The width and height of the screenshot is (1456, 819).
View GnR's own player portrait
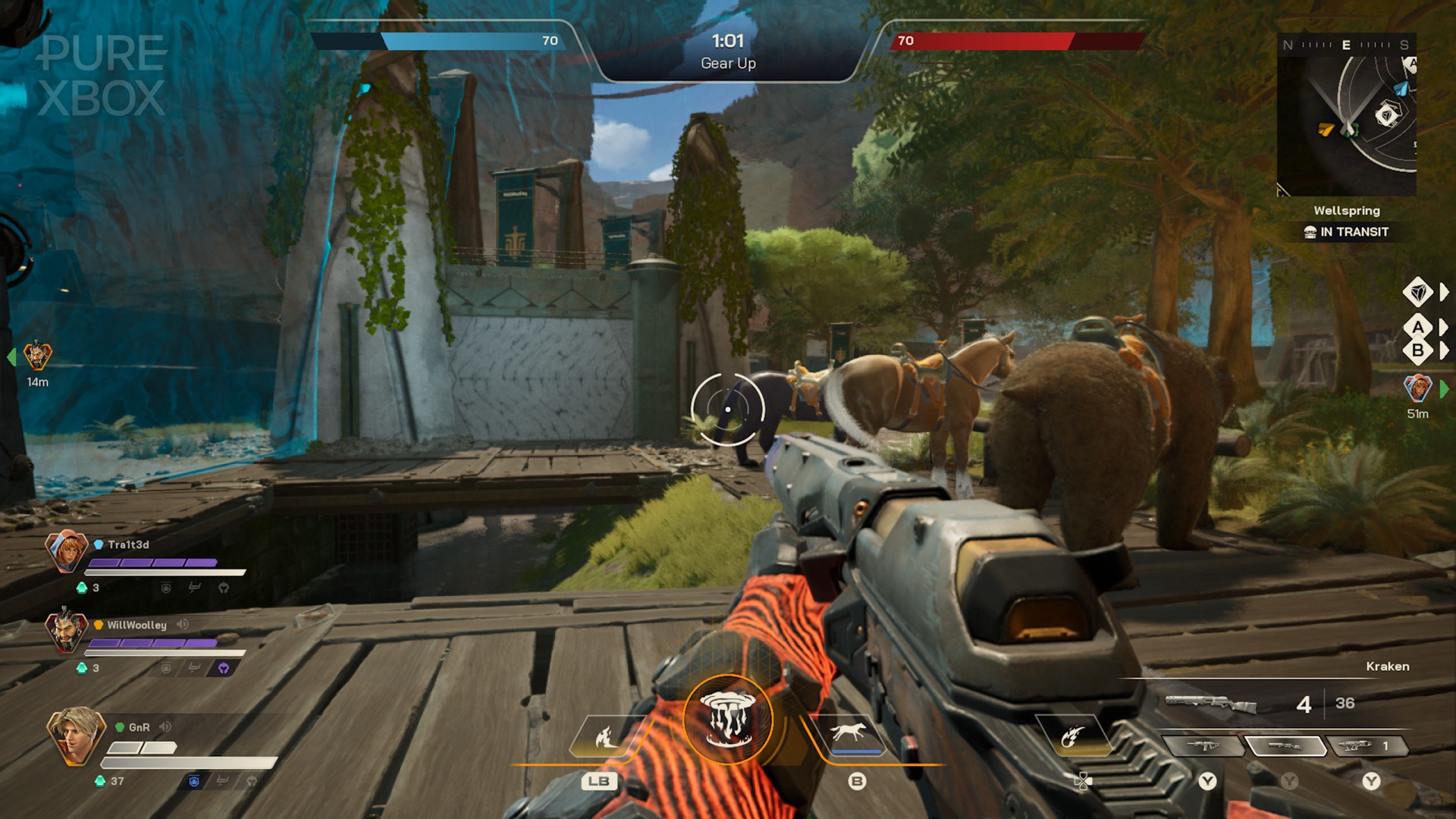pyautogui.click(x=74, y=735)
